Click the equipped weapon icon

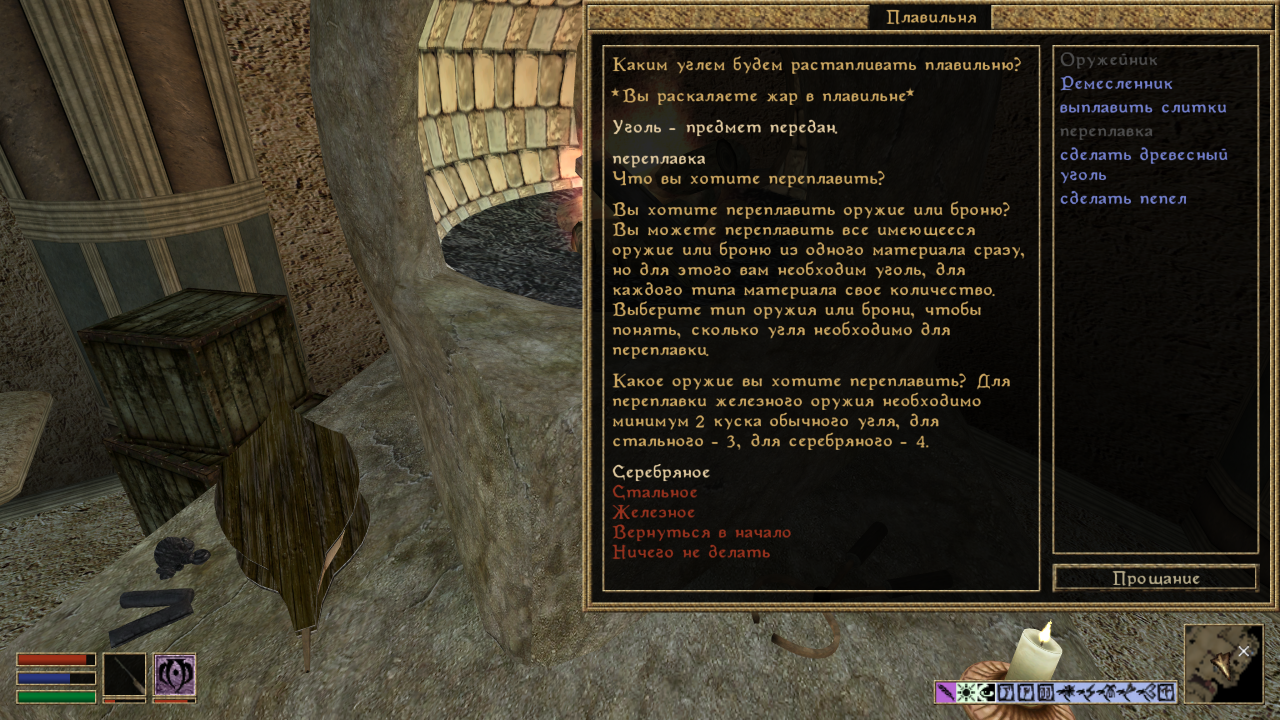click(124, 675)
